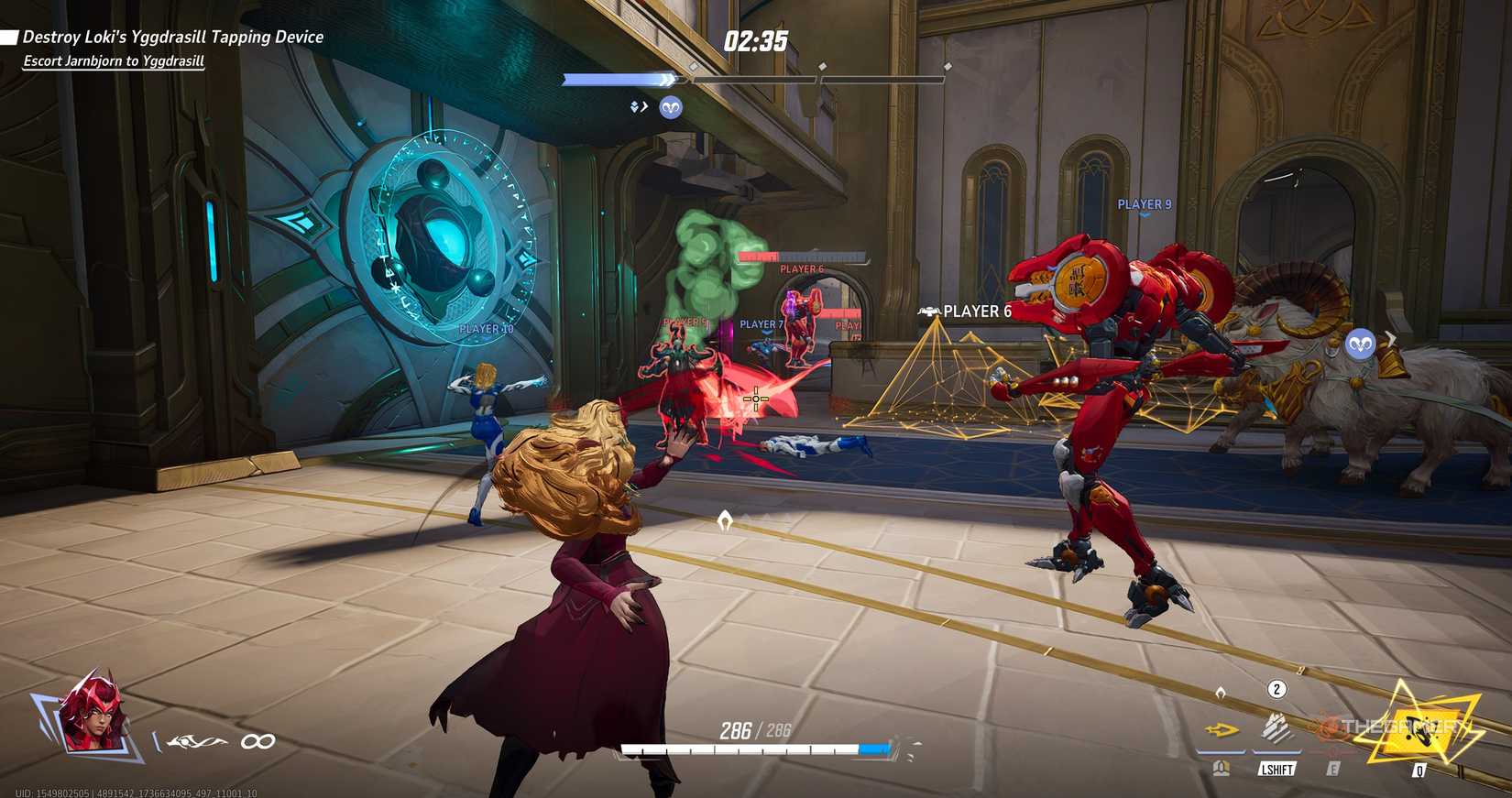The height and width of the screenshot is (798, 1512).
Task: Click the blue payload progress bar segment
Action: tap(612, 79)
